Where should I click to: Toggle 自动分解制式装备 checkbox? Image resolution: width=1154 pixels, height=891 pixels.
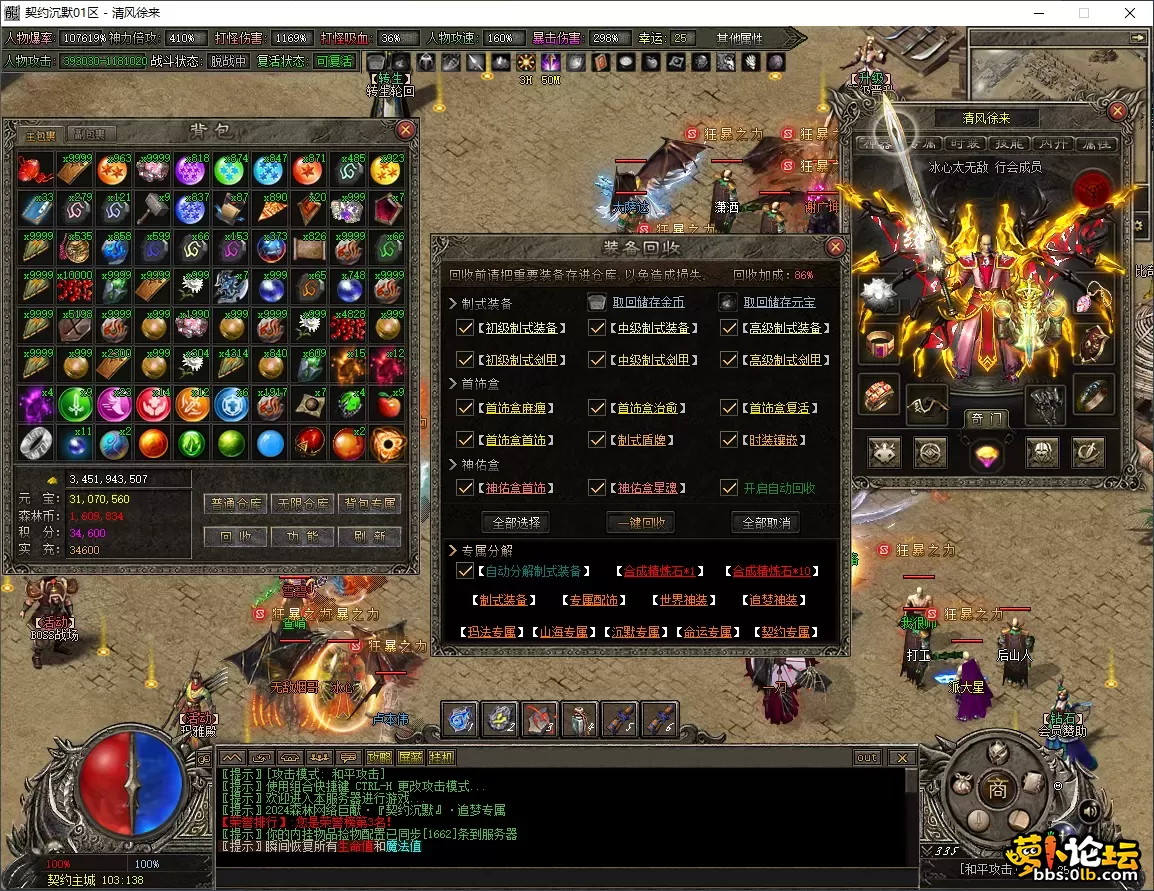tap(465, 572)
